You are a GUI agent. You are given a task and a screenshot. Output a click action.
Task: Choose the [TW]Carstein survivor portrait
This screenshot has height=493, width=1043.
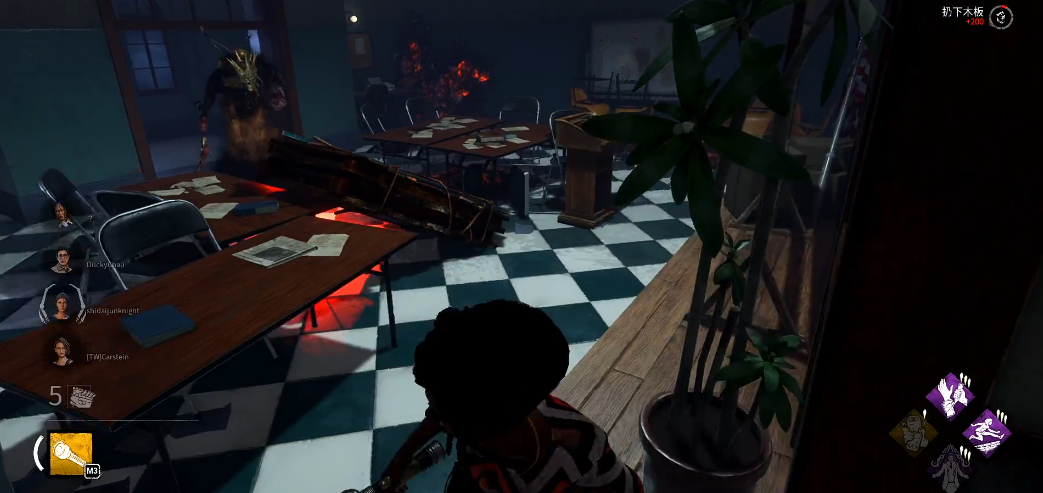62,349
